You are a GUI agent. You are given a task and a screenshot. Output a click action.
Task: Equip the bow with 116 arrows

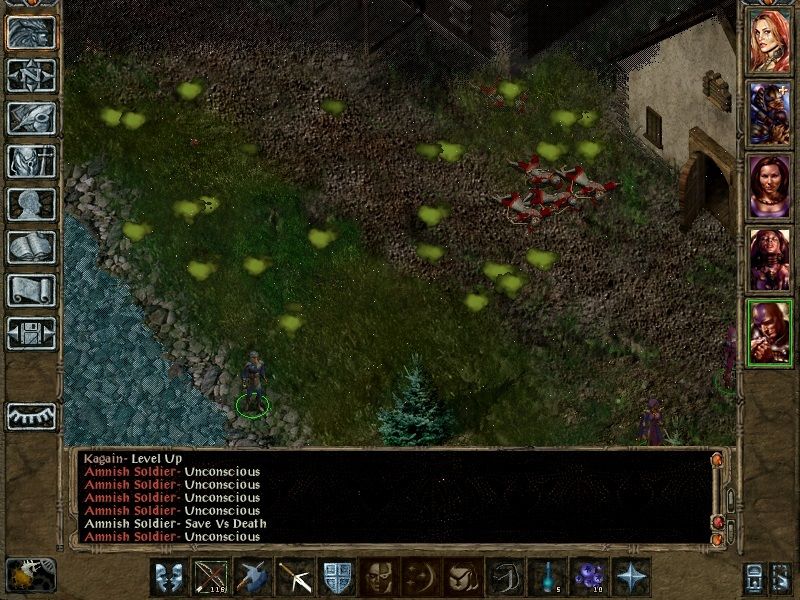click(x=210, y=577)
